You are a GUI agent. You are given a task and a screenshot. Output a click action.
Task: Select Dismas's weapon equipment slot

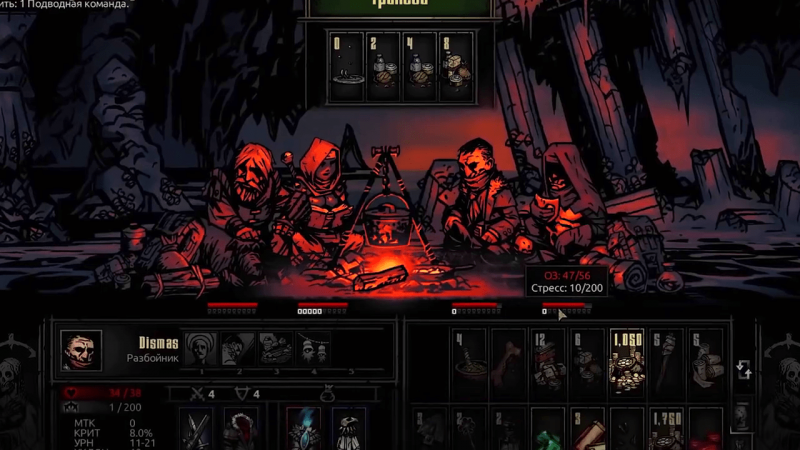click(197, 430)
